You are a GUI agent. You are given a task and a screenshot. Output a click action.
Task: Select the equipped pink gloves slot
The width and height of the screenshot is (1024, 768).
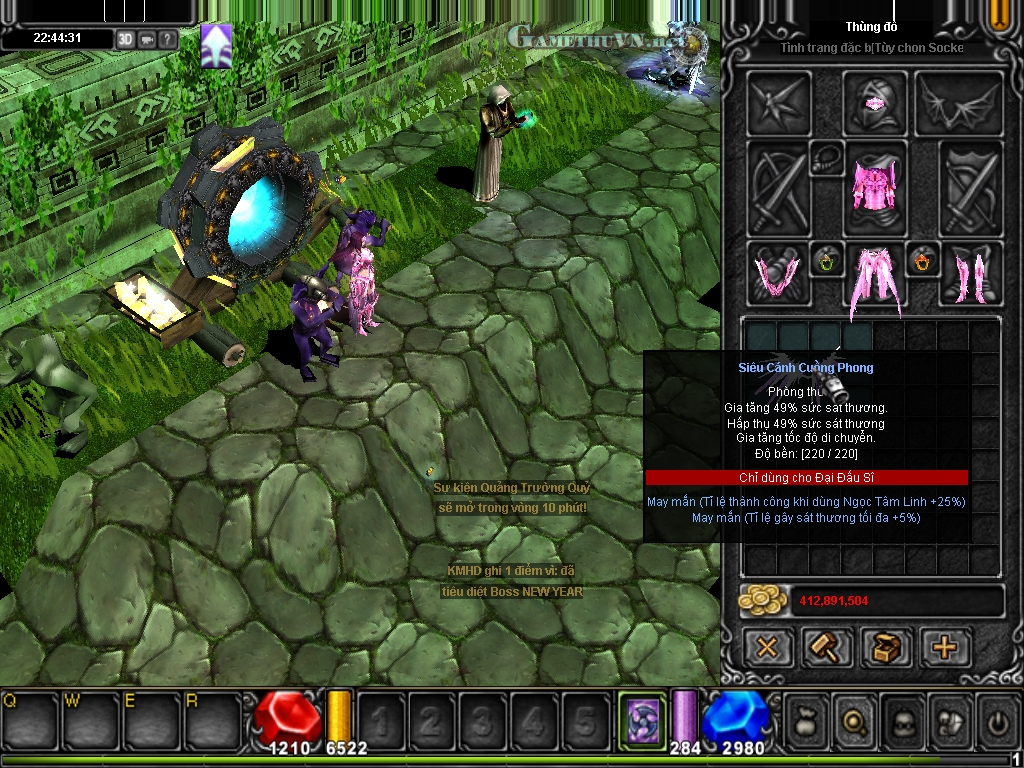[x=778, y=273]
